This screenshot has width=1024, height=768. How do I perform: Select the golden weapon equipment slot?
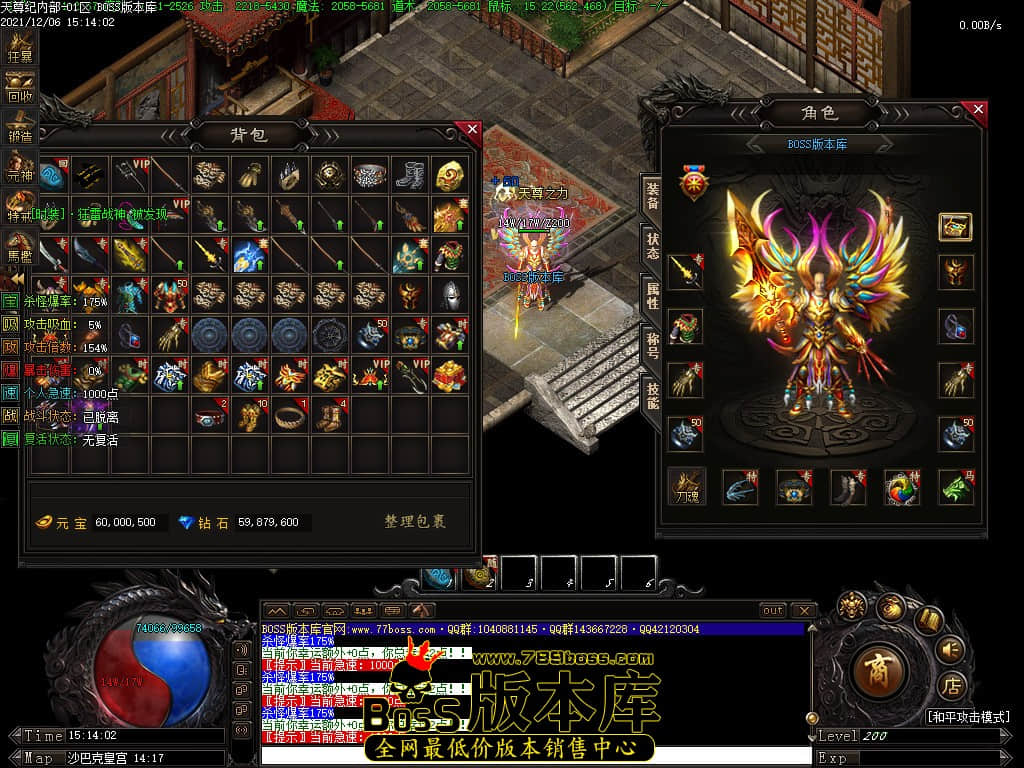[685, 272]
